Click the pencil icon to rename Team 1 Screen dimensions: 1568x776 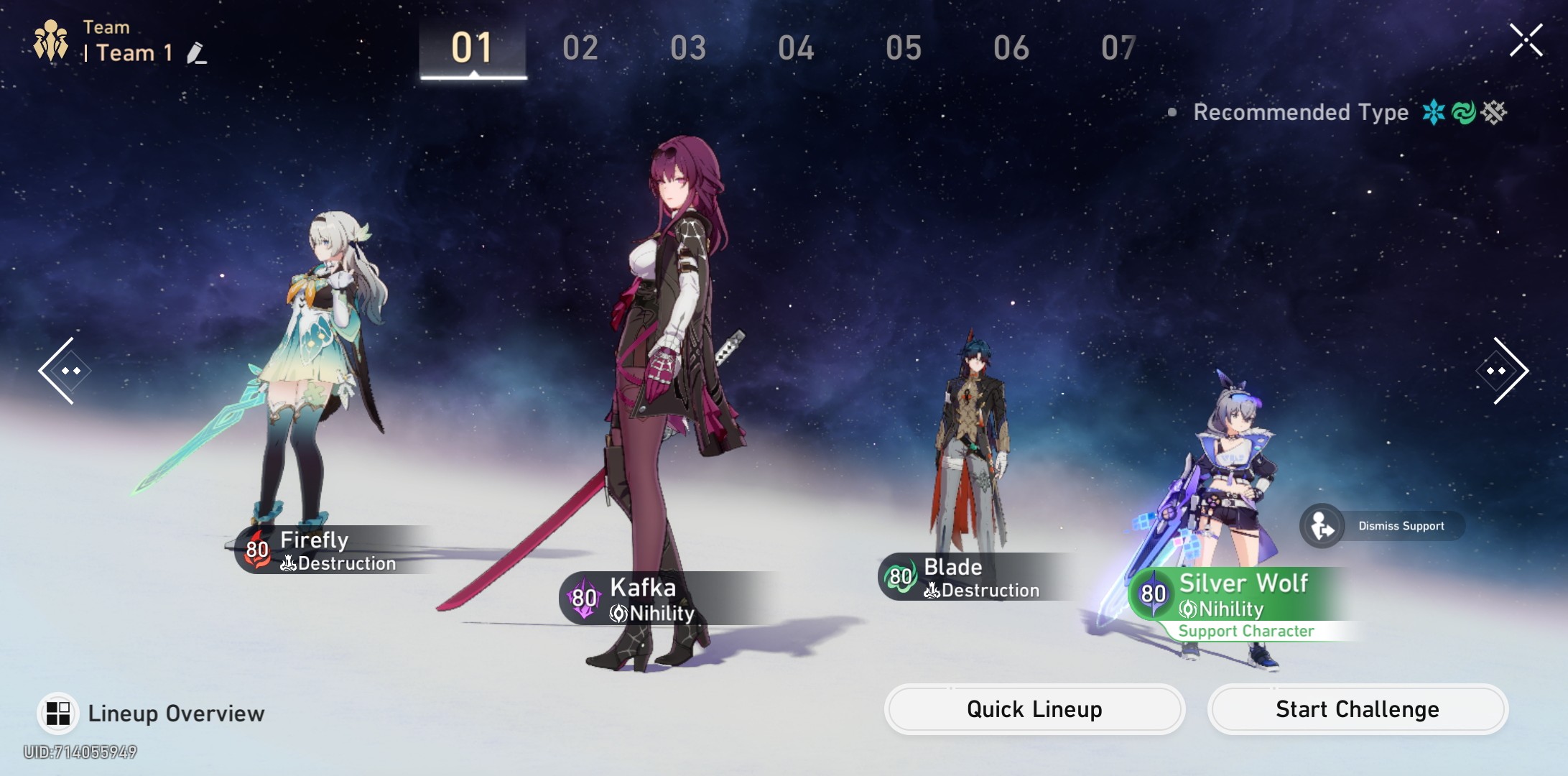pyautogui.click(x=195, y=52)
